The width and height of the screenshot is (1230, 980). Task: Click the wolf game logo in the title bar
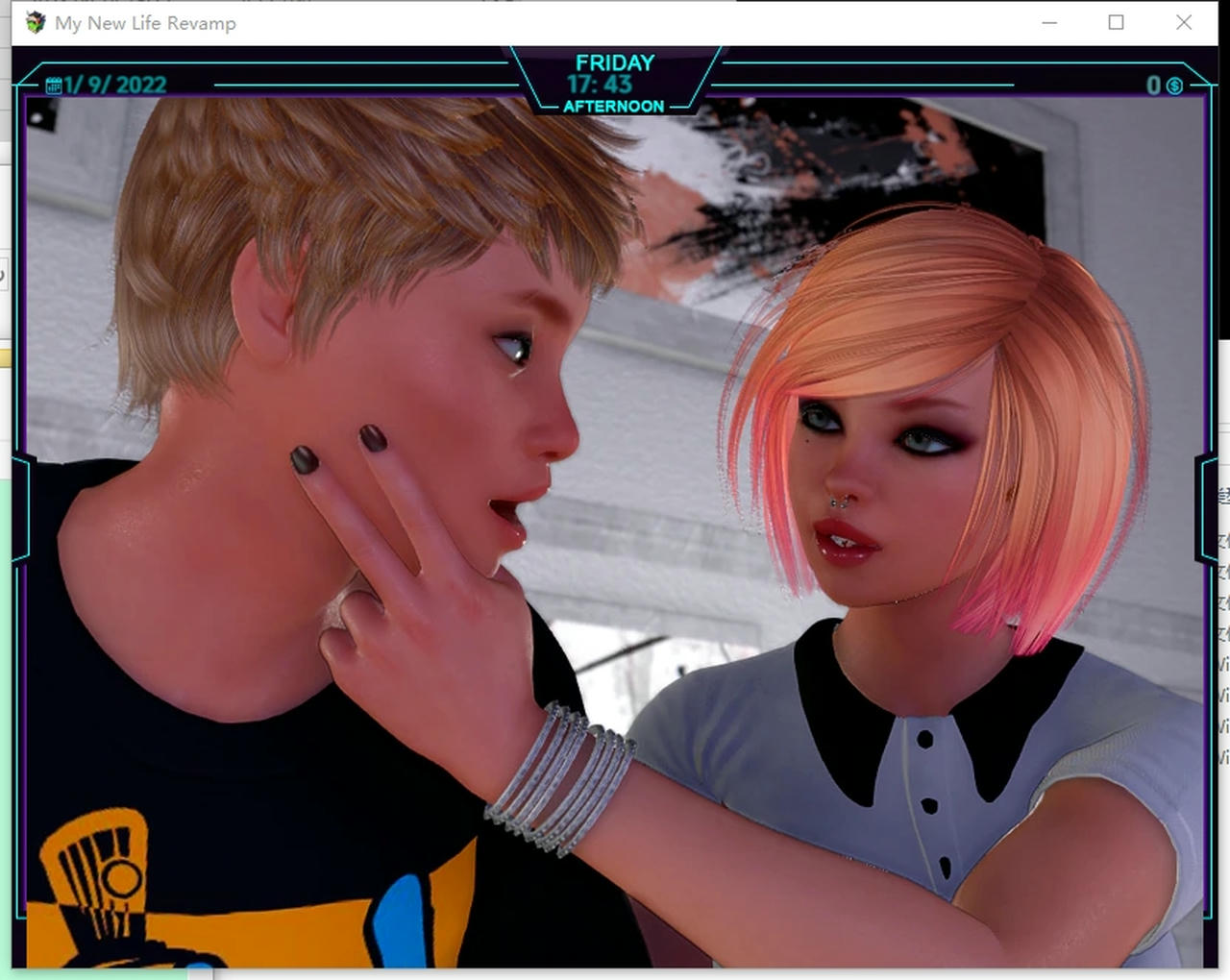(x=36, y=22)
